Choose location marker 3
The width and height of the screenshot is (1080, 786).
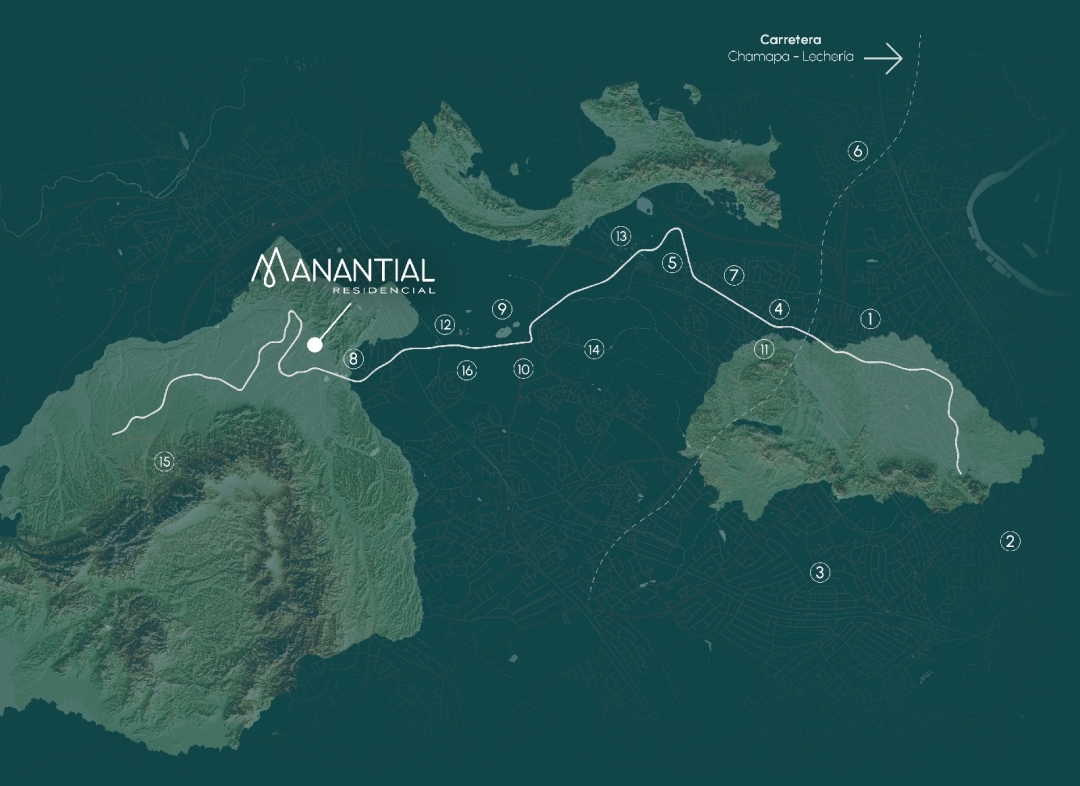pos(820,573)
